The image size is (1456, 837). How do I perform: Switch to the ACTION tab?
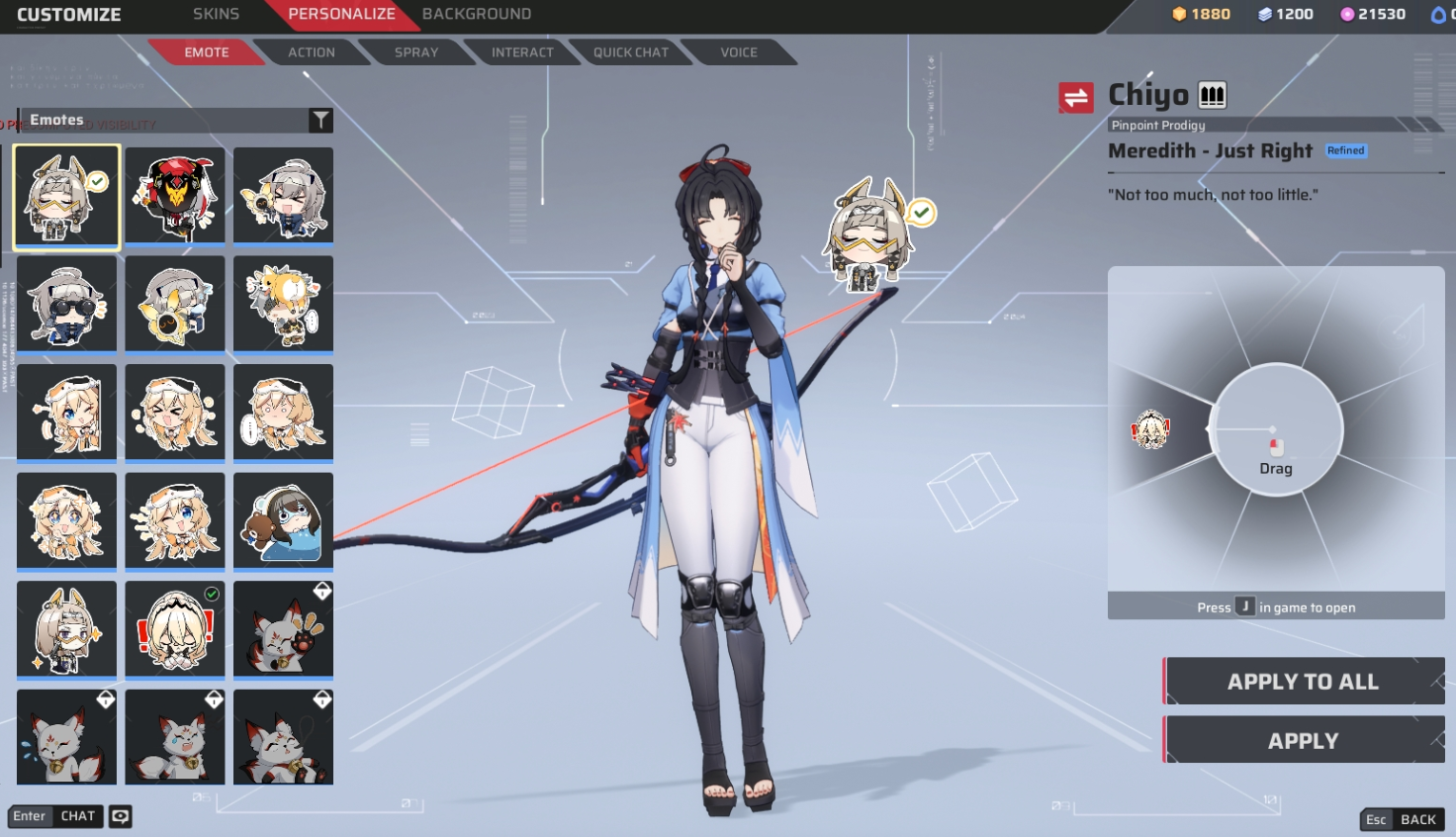point(312,52)
